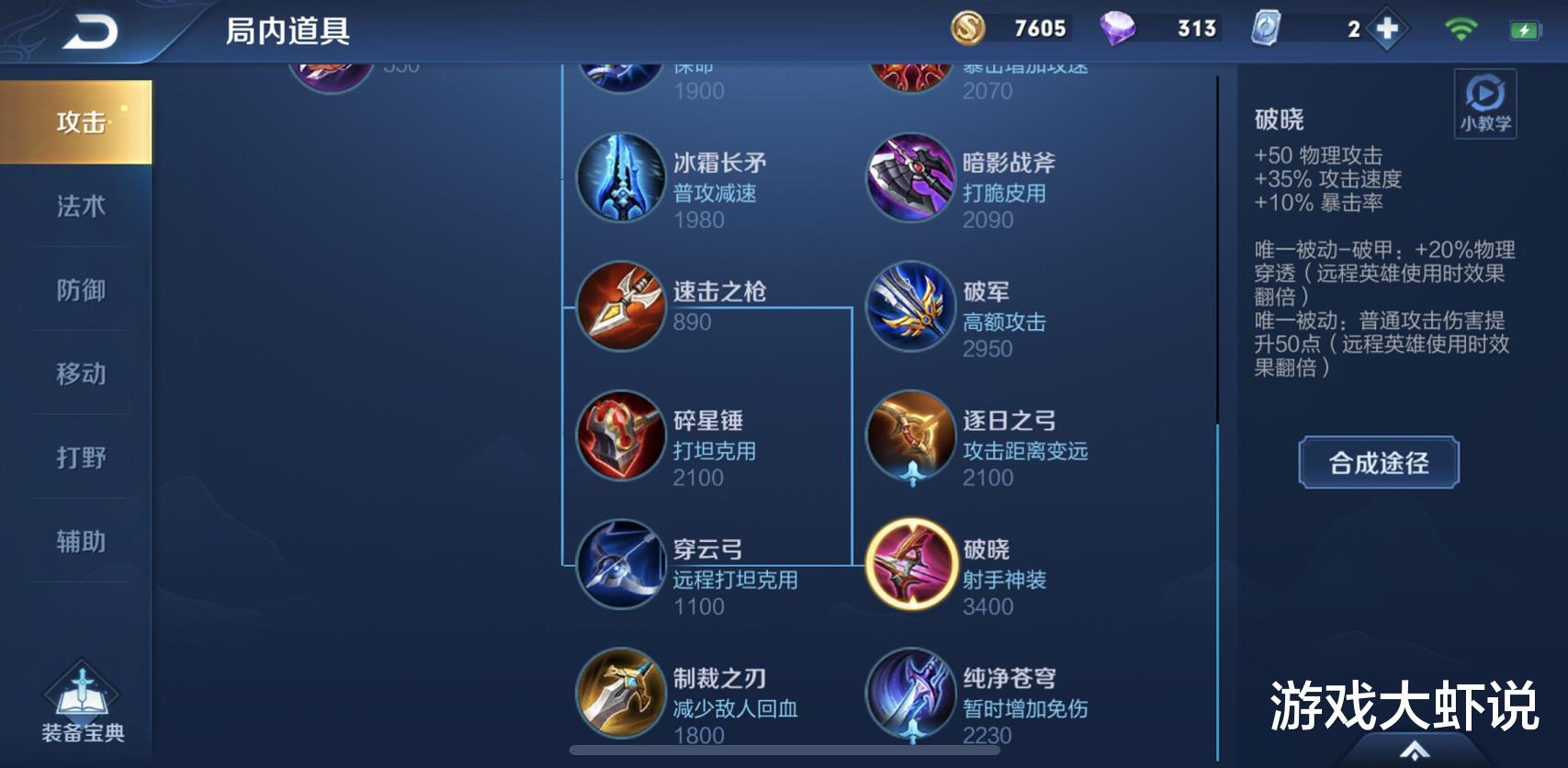This screenshot has width=1568, height=768.
Task: Switch to the 法术 category tab
Action: pos(75,208)
